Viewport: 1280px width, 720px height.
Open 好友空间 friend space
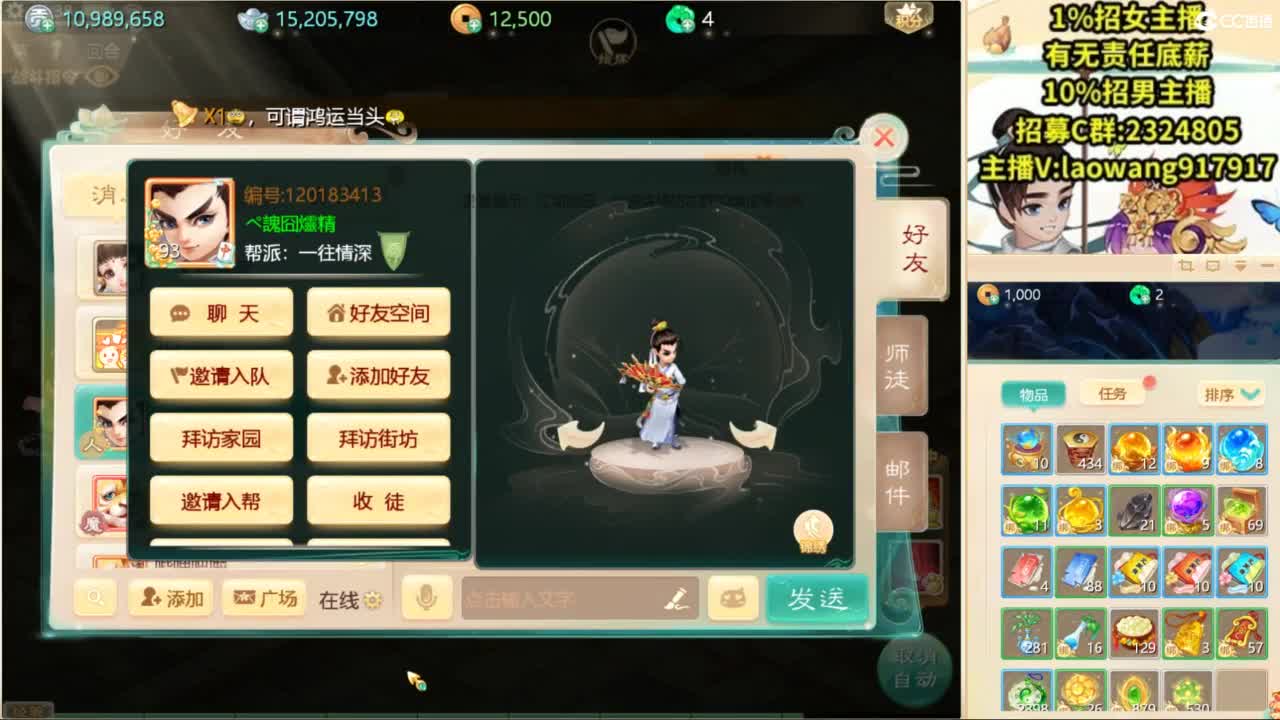tap(377, 312)
